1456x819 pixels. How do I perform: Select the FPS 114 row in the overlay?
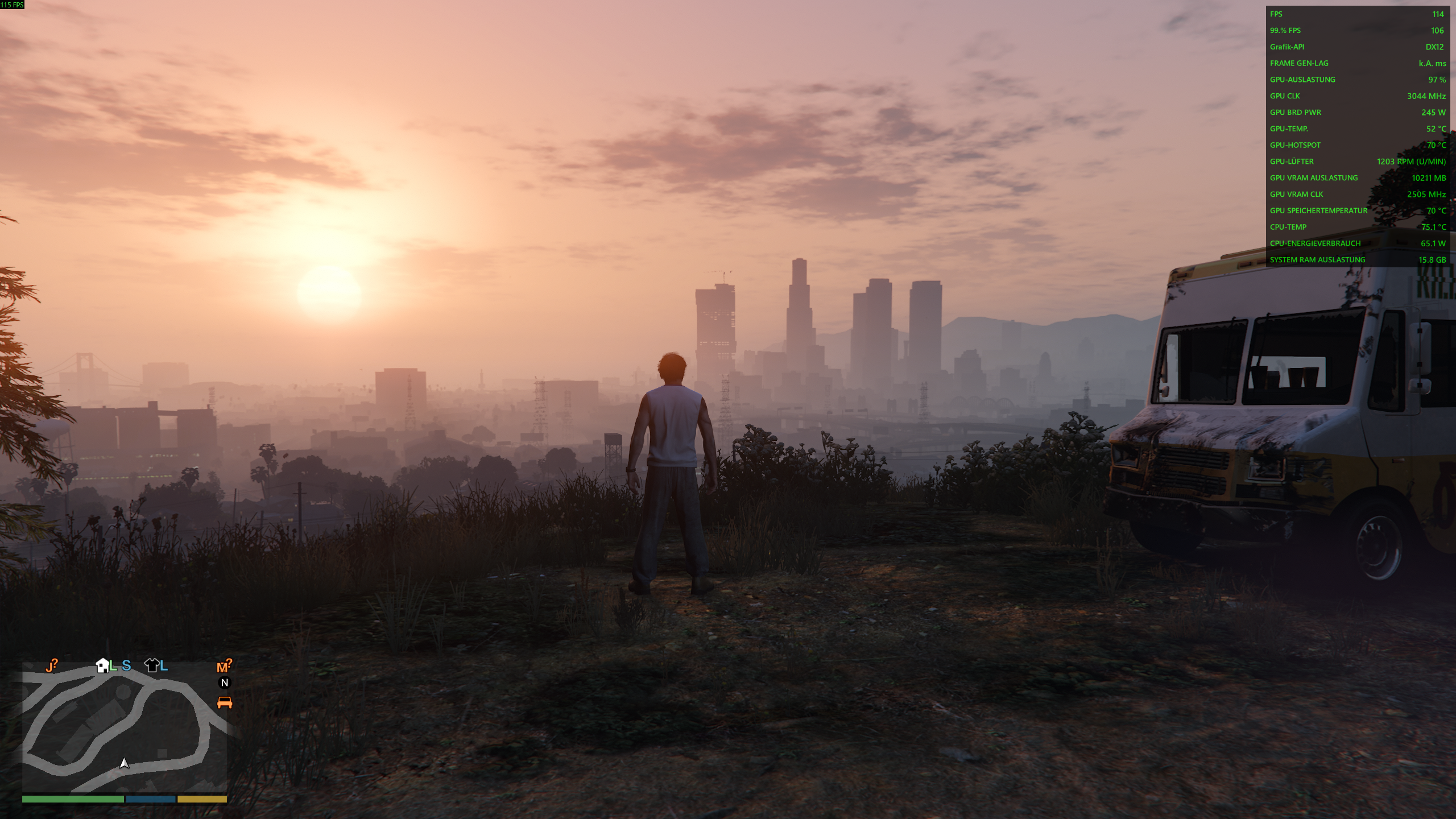pos(1356,14)
